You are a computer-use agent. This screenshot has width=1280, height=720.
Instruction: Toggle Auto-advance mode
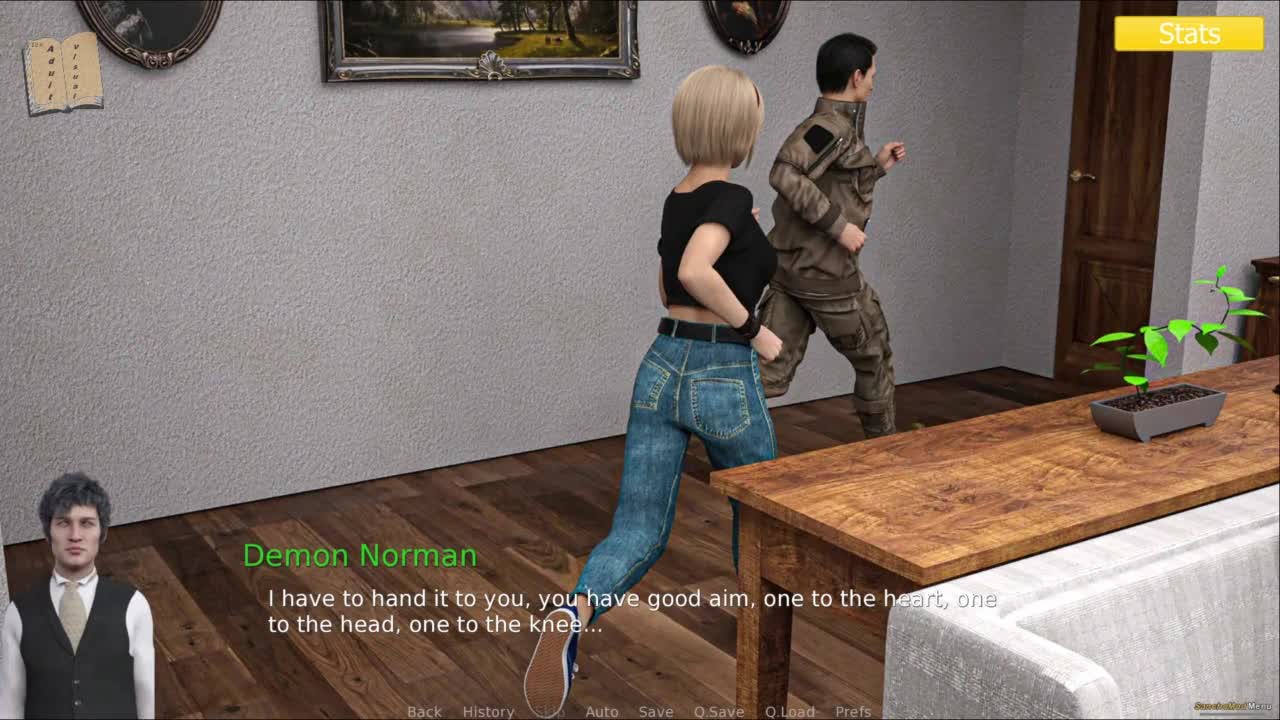(x=601, y=711)
